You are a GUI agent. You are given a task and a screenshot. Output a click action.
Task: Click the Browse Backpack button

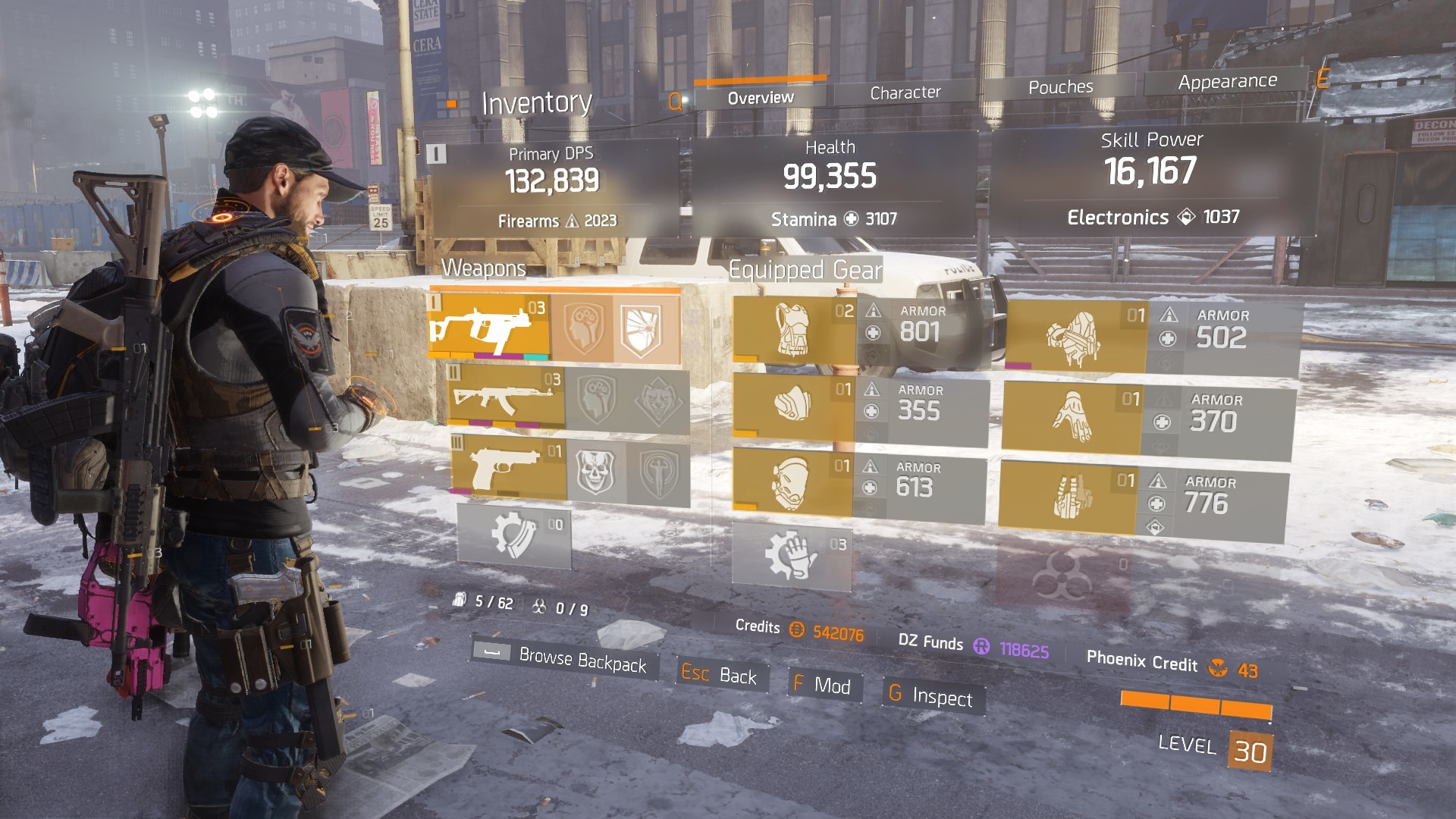565,658
